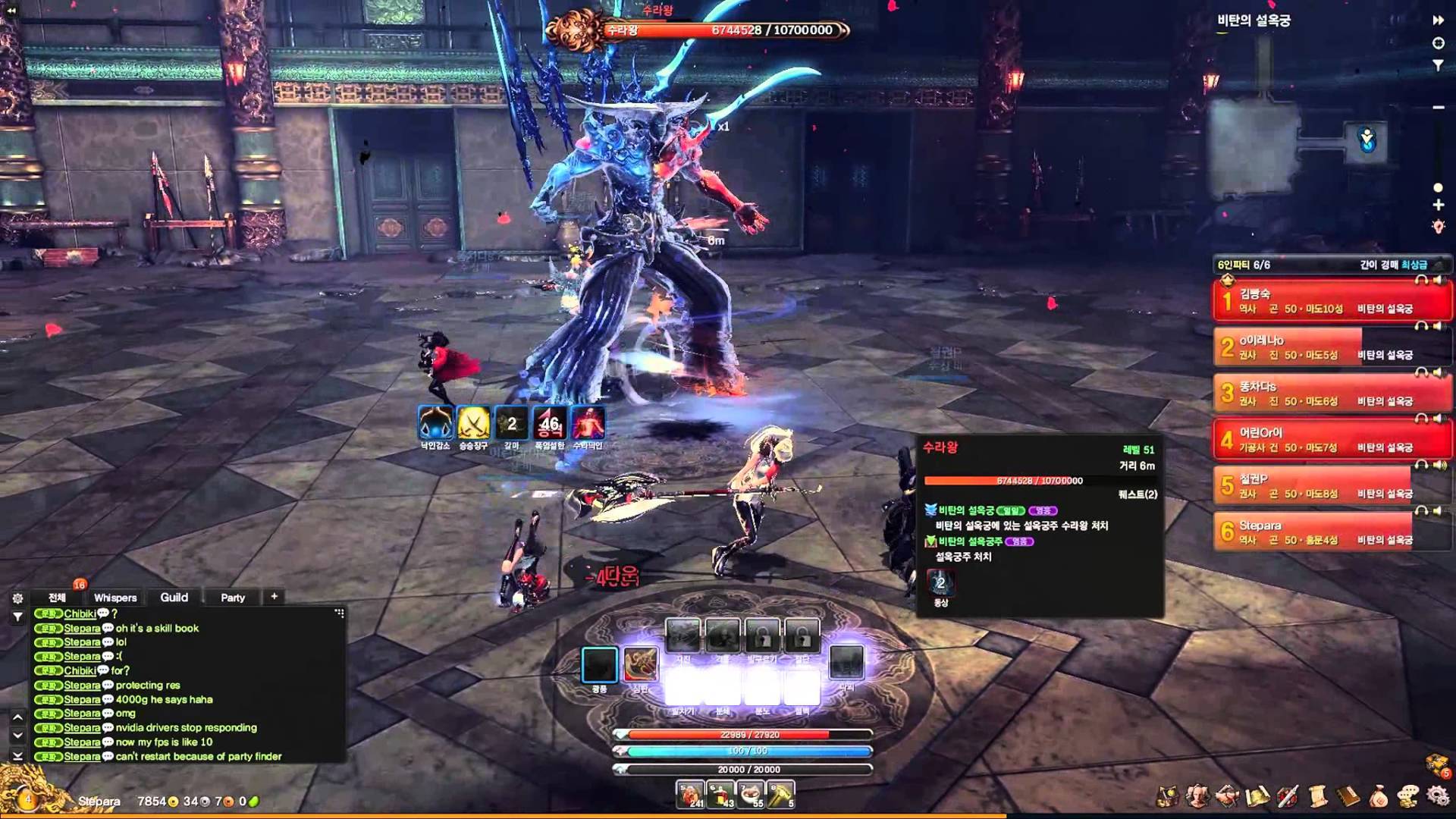Zoom in the minimap with the plus
Viewport: 1456px width, 819px height.
click(x=1438, y=206)
